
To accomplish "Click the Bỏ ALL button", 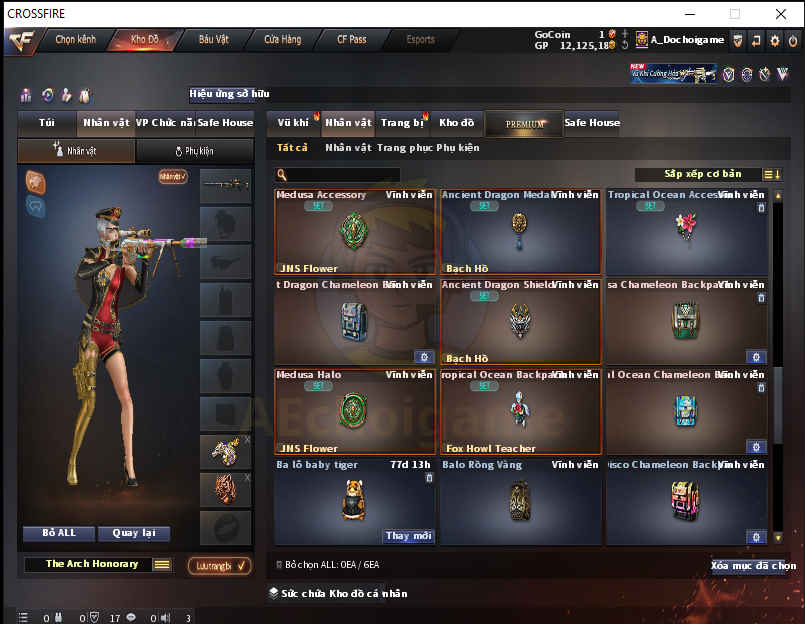I will pos(60,533).
